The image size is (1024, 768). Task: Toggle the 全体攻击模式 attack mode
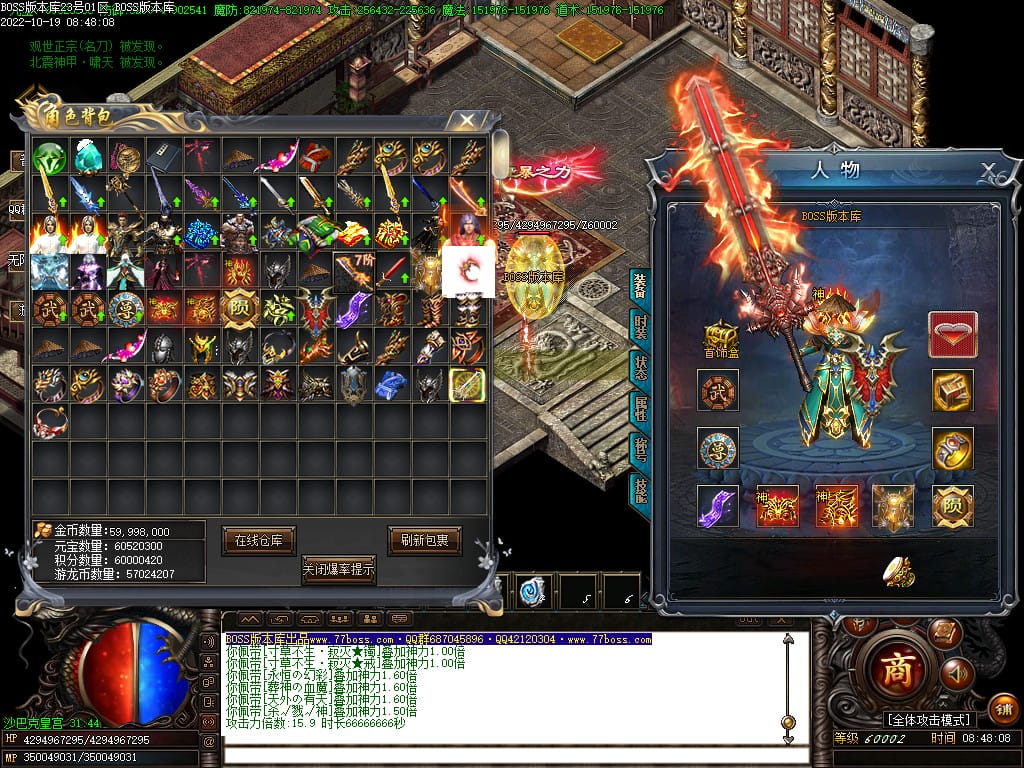point(930,720)
